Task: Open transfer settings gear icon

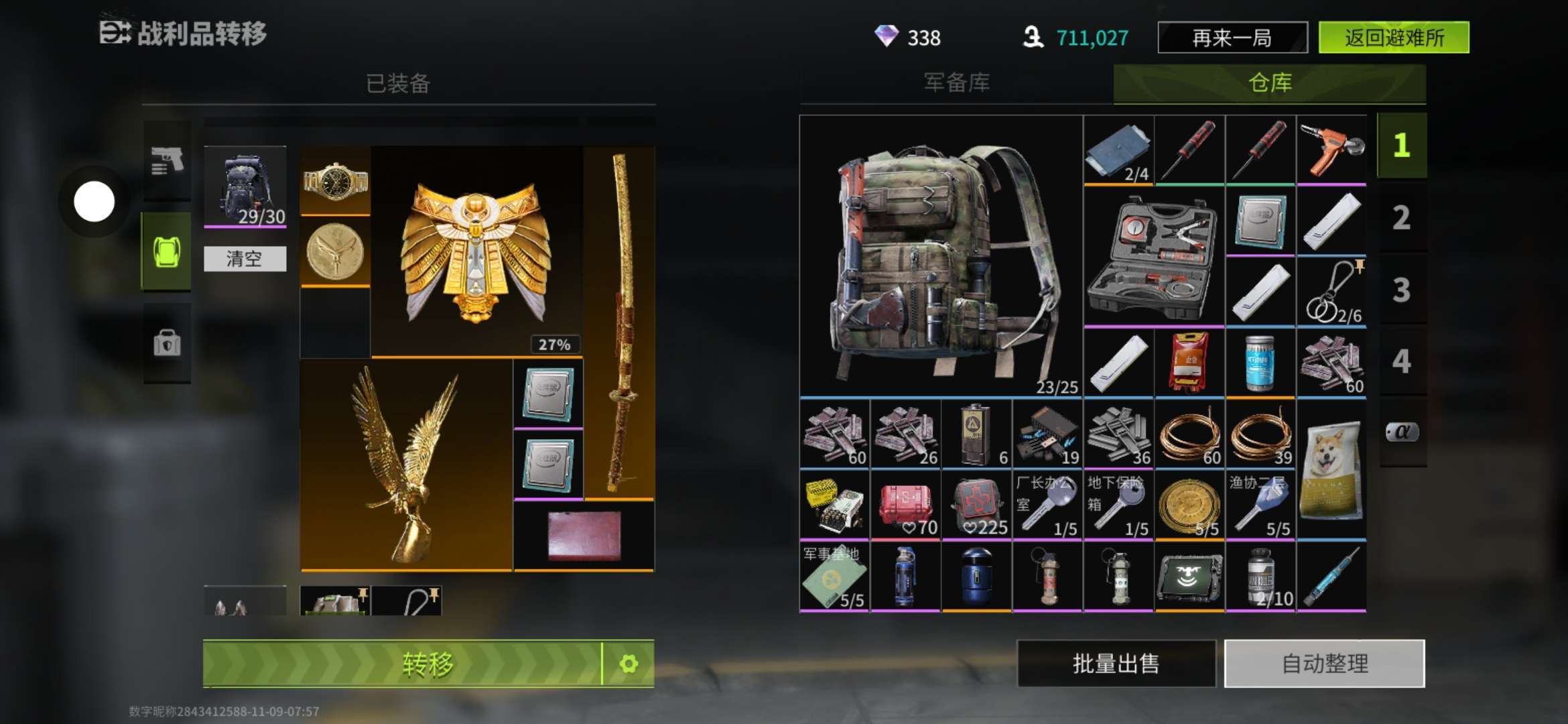Action: click(x=629, y=664)
